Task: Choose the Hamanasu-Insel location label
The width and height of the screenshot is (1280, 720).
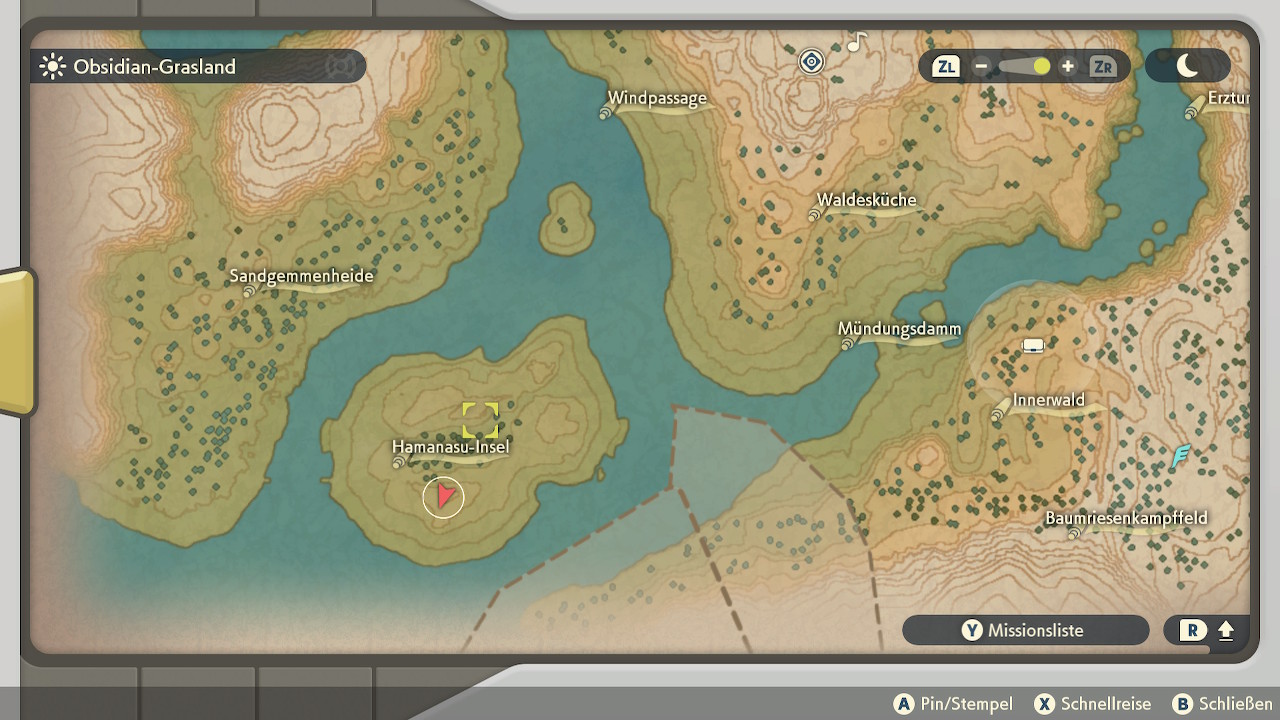Action: pos(450,447)
